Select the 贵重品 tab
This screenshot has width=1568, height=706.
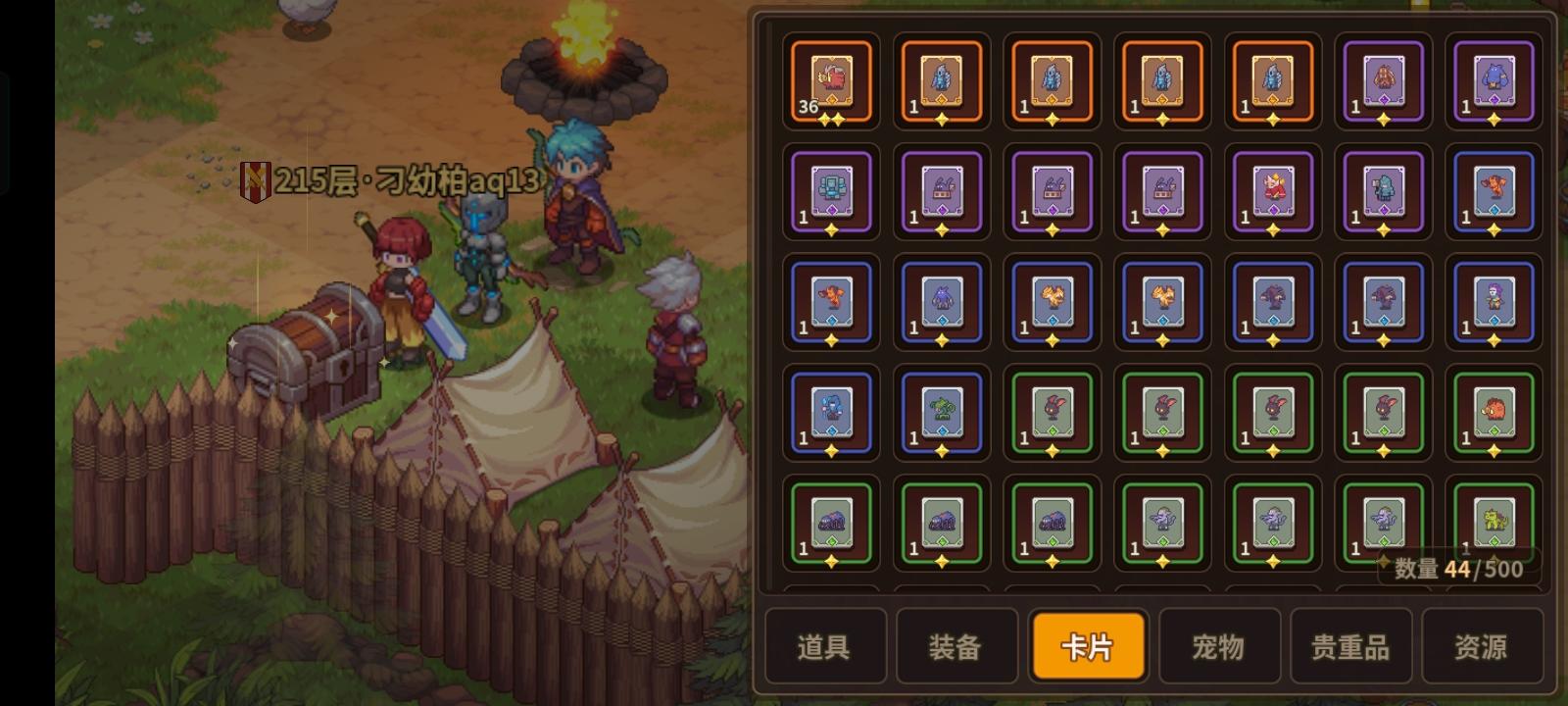(1351, 645)
